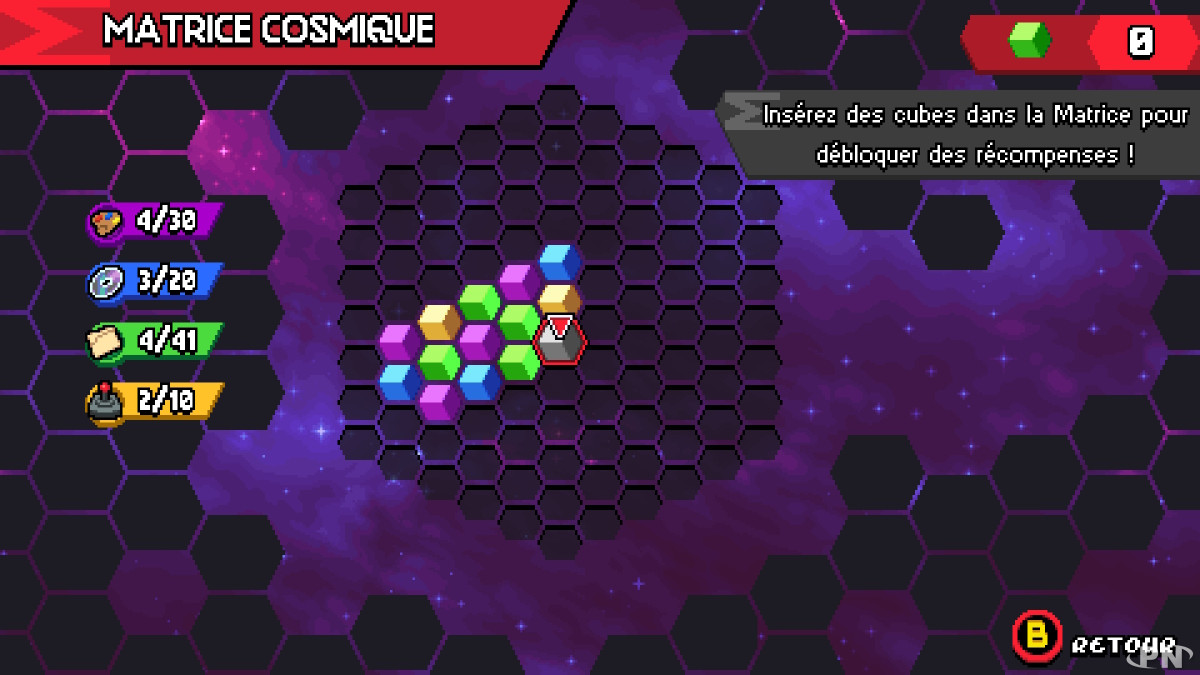Pick the tan cube above the red-outlined slot
Viewport: 1200px width, 675px height.
(560, 299)
